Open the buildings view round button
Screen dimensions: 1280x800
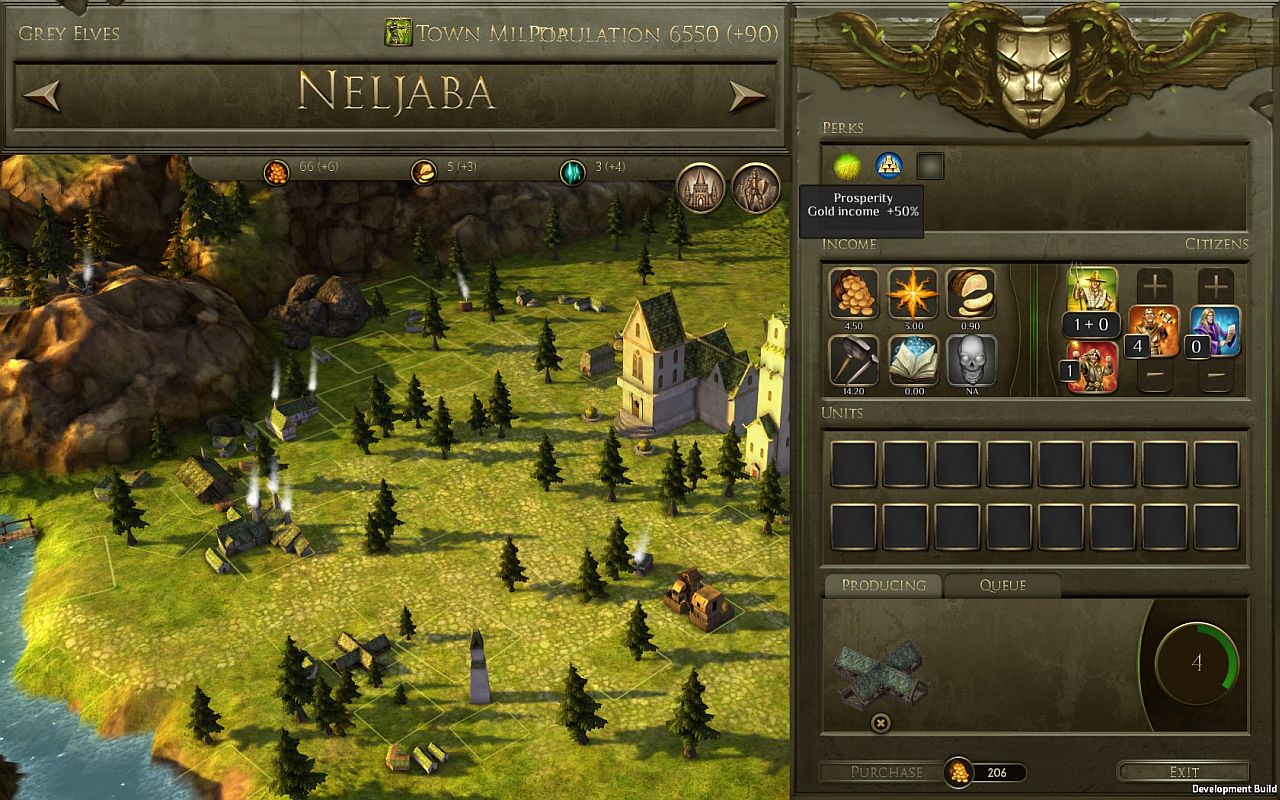[701, 187]
